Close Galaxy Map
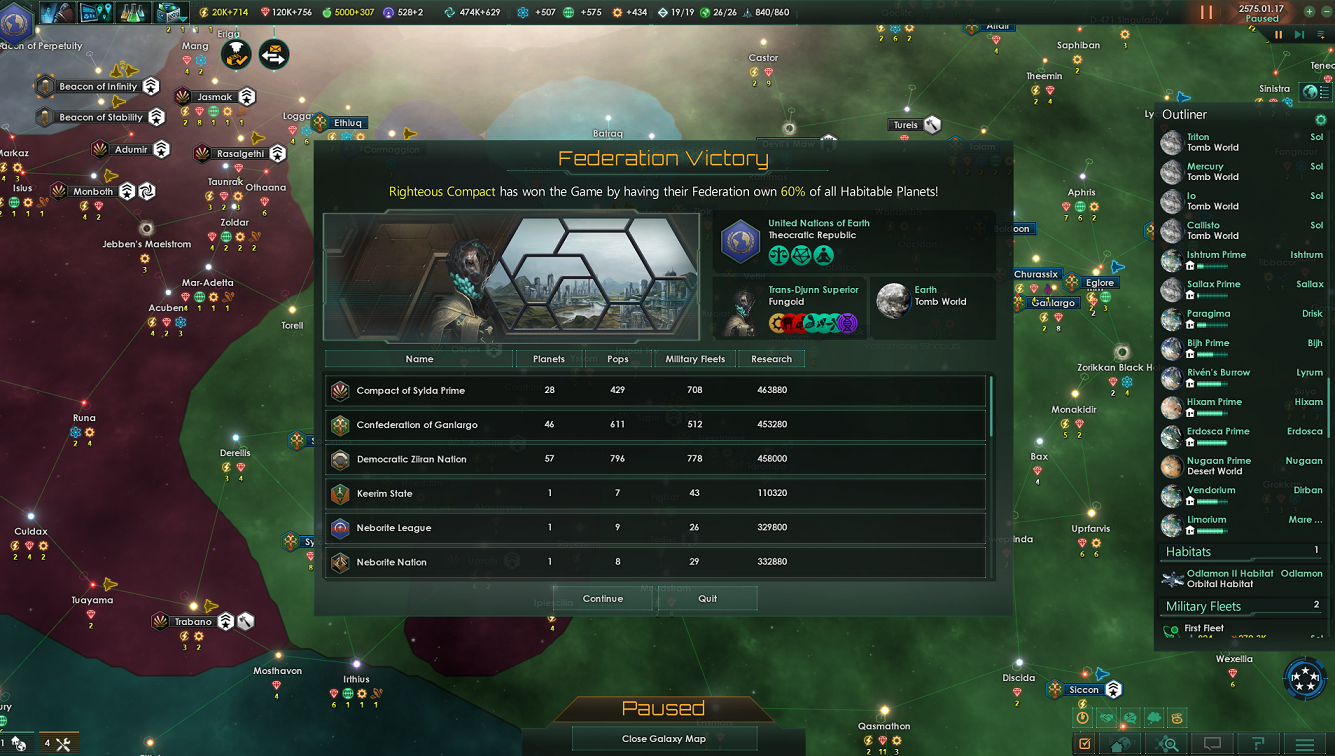 (663, 739)
